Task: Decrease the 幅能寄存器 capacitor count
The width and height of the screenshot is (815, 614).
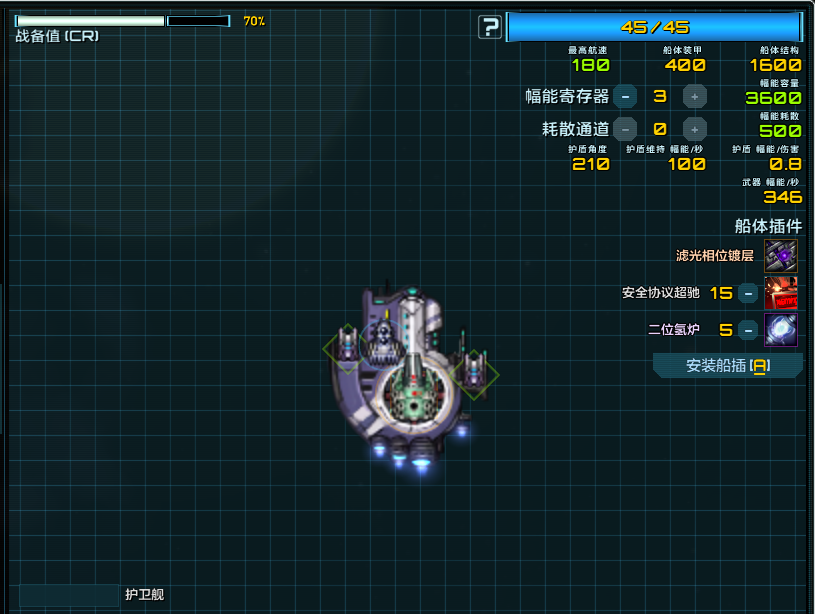Action: click(625, 96)
